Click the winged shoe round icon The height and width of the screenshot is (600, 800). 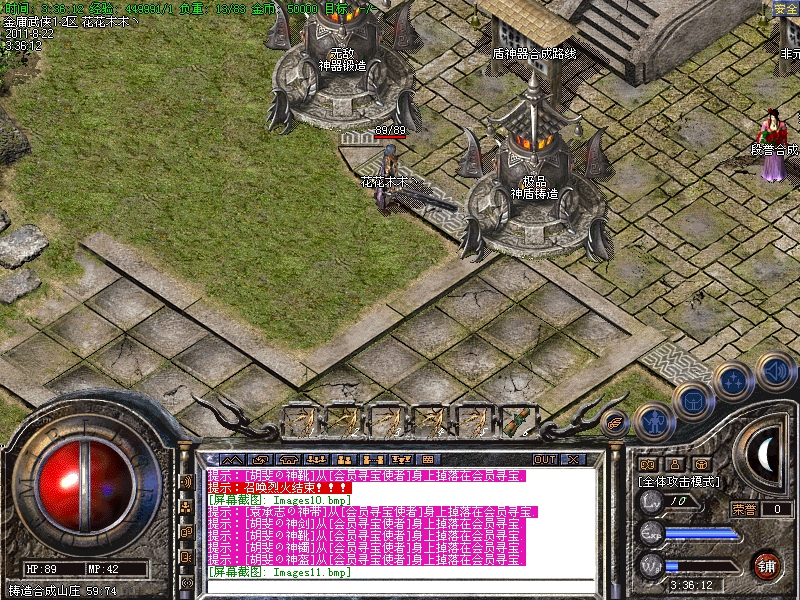(614, 422)
